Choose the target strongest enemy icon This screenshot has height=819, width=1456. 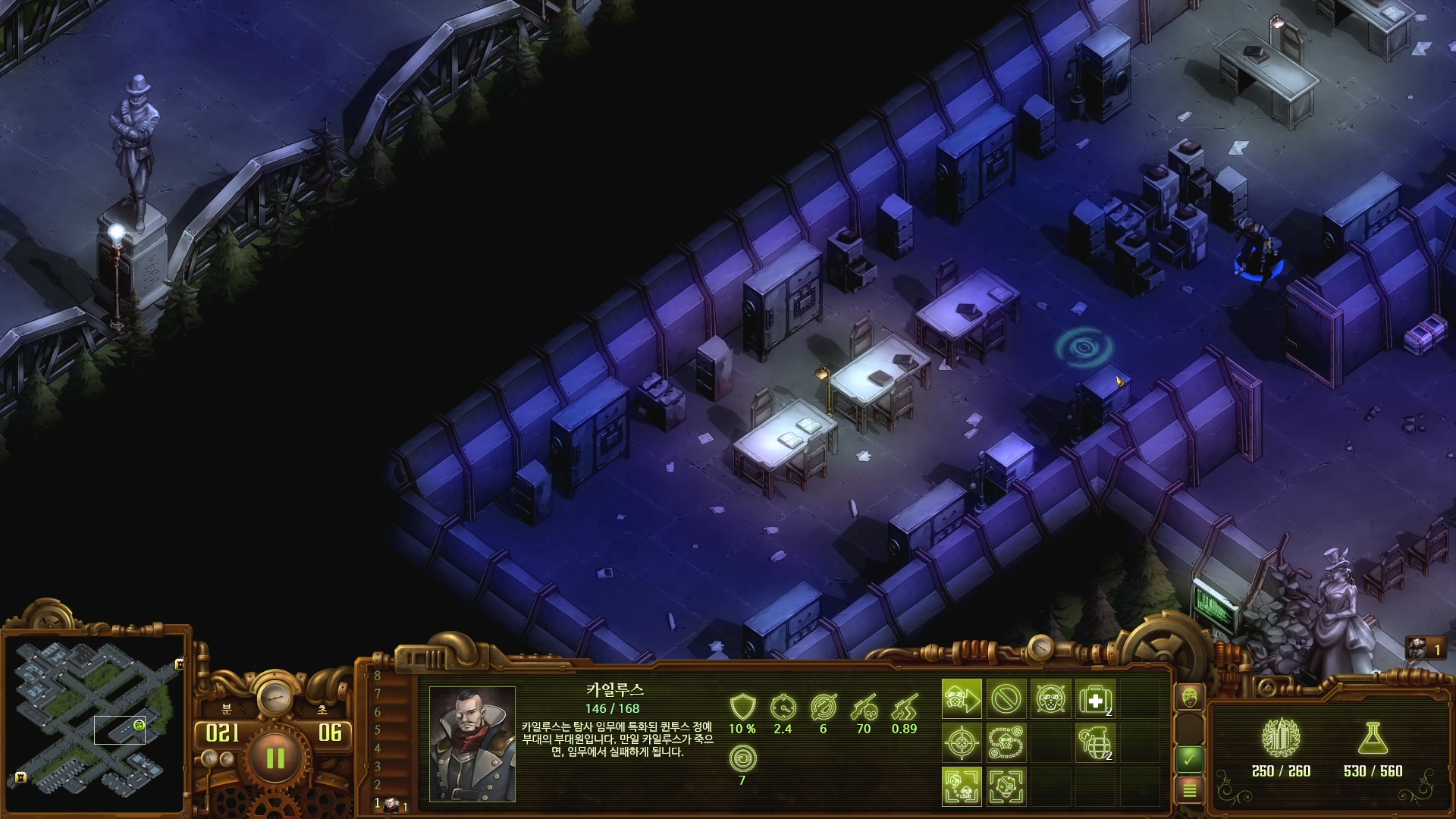click(1006, 786)
